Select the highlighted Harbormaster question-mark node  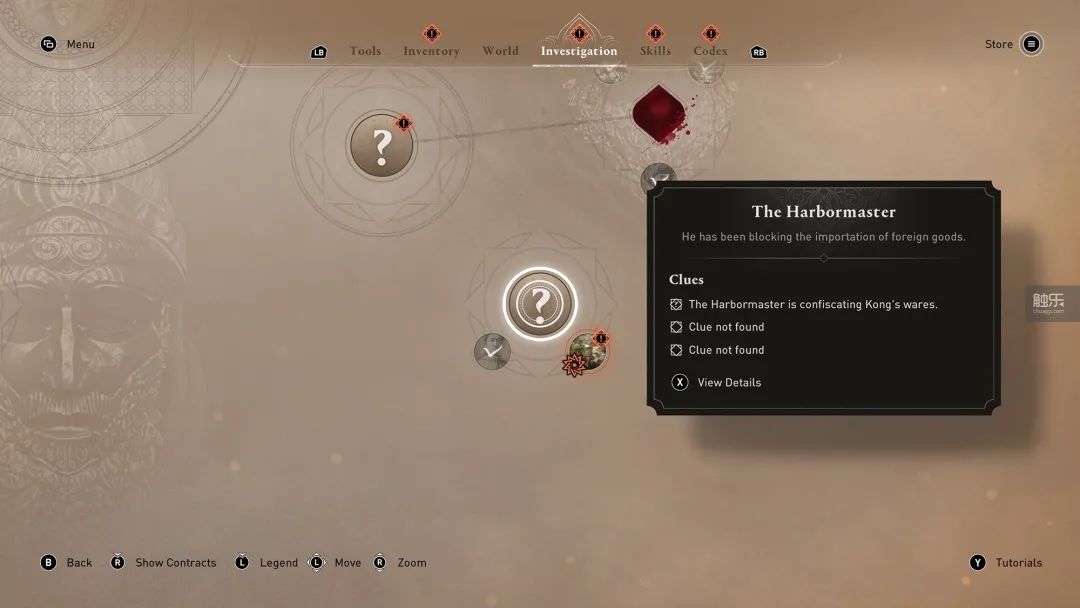[540, 302]
